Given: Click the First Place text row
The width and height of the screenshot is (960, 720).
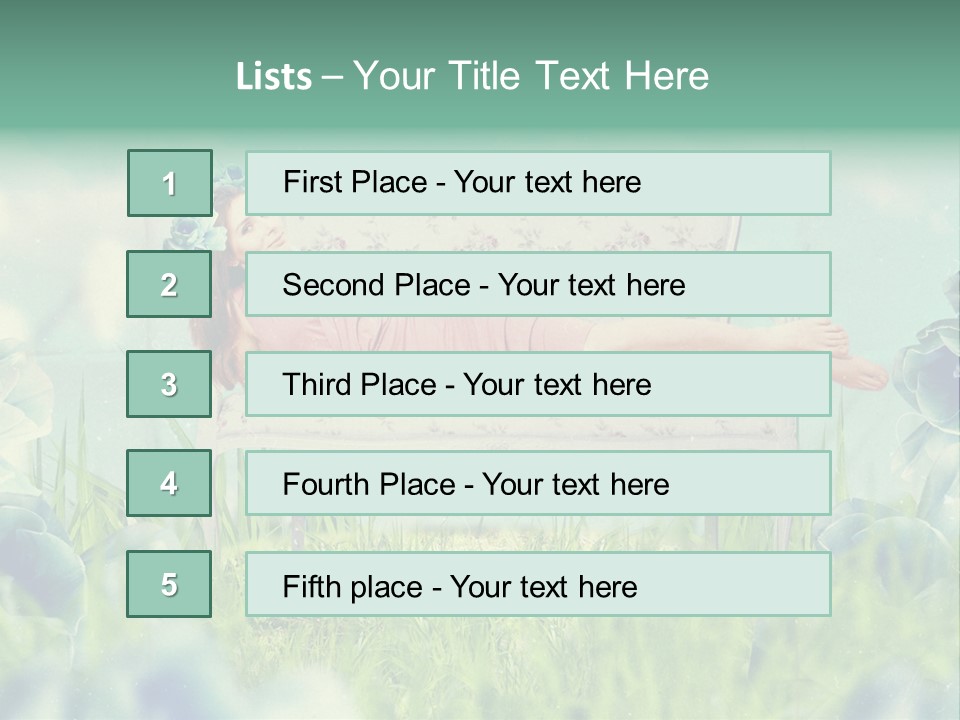Looking at the screenshot, I should tap(538, 183).
